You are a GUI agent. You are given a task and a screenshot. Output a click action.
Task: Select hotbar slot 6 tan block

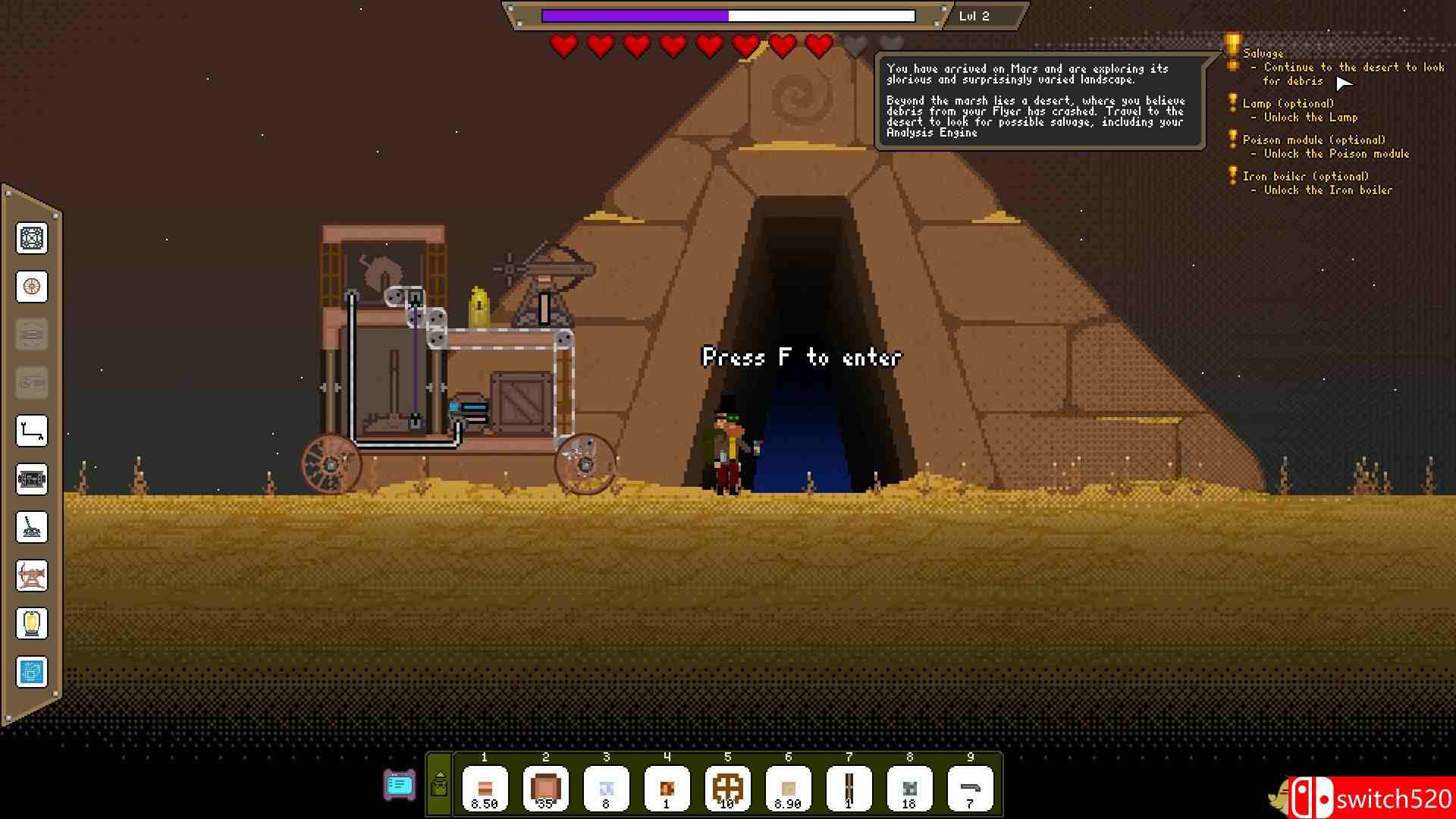(788, 789)
